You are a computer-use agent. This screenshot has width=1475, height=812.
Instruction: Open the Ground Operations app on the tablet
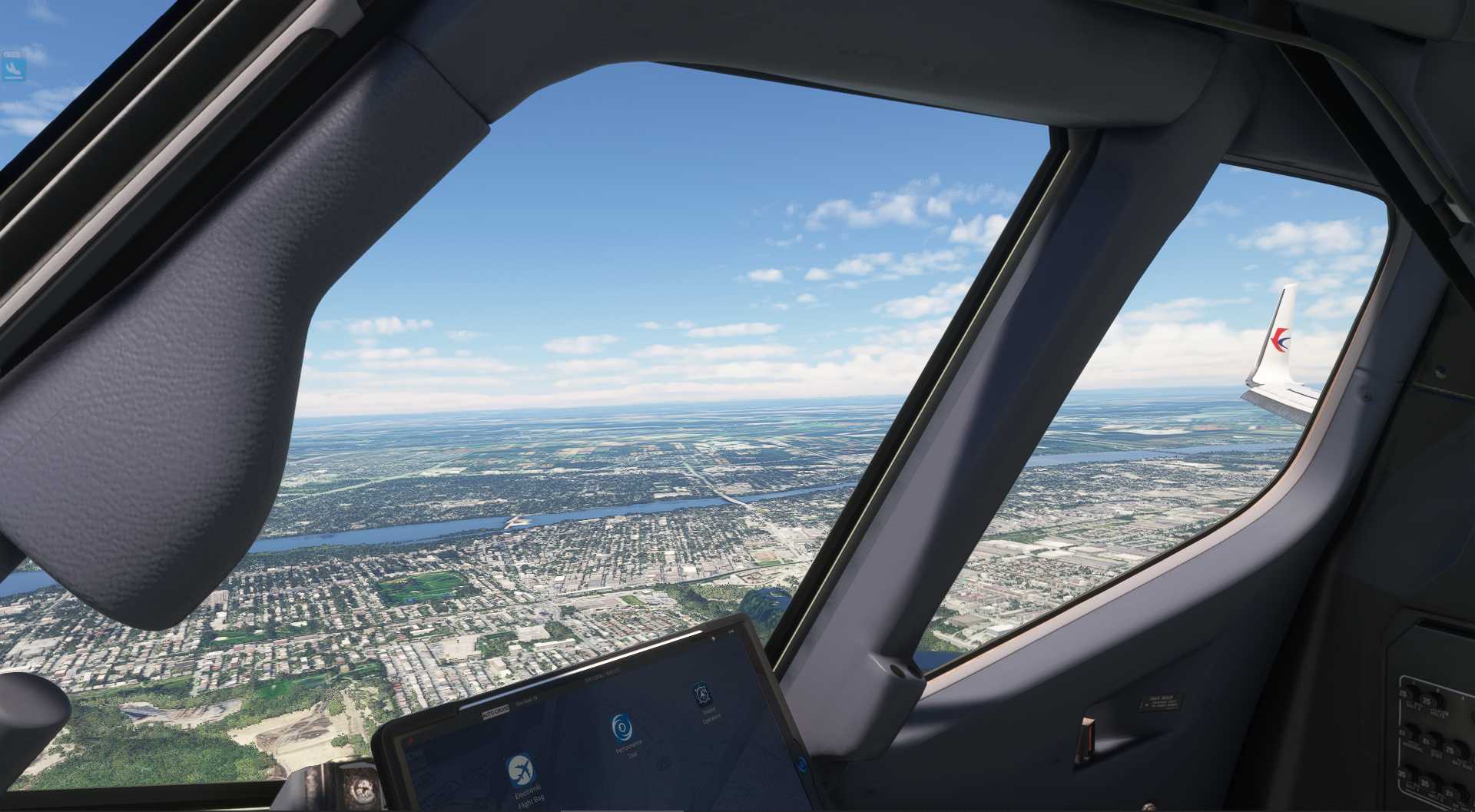[x=701, y=694]
